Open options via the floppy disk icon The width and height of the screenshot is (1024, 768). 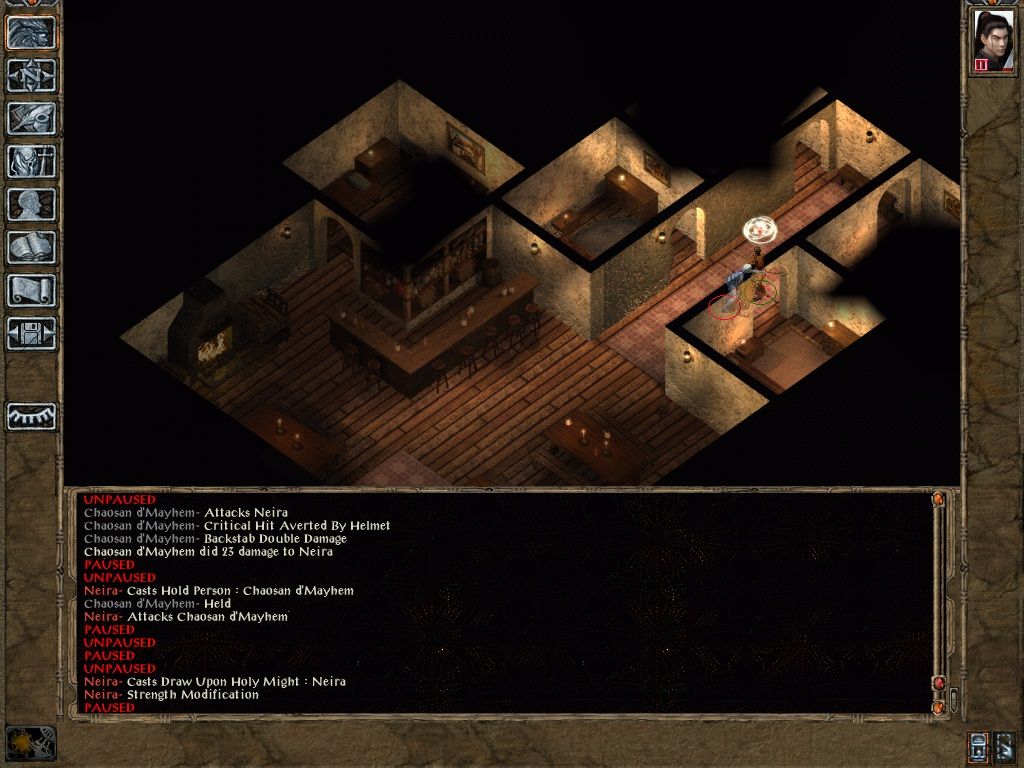[32, 333]
